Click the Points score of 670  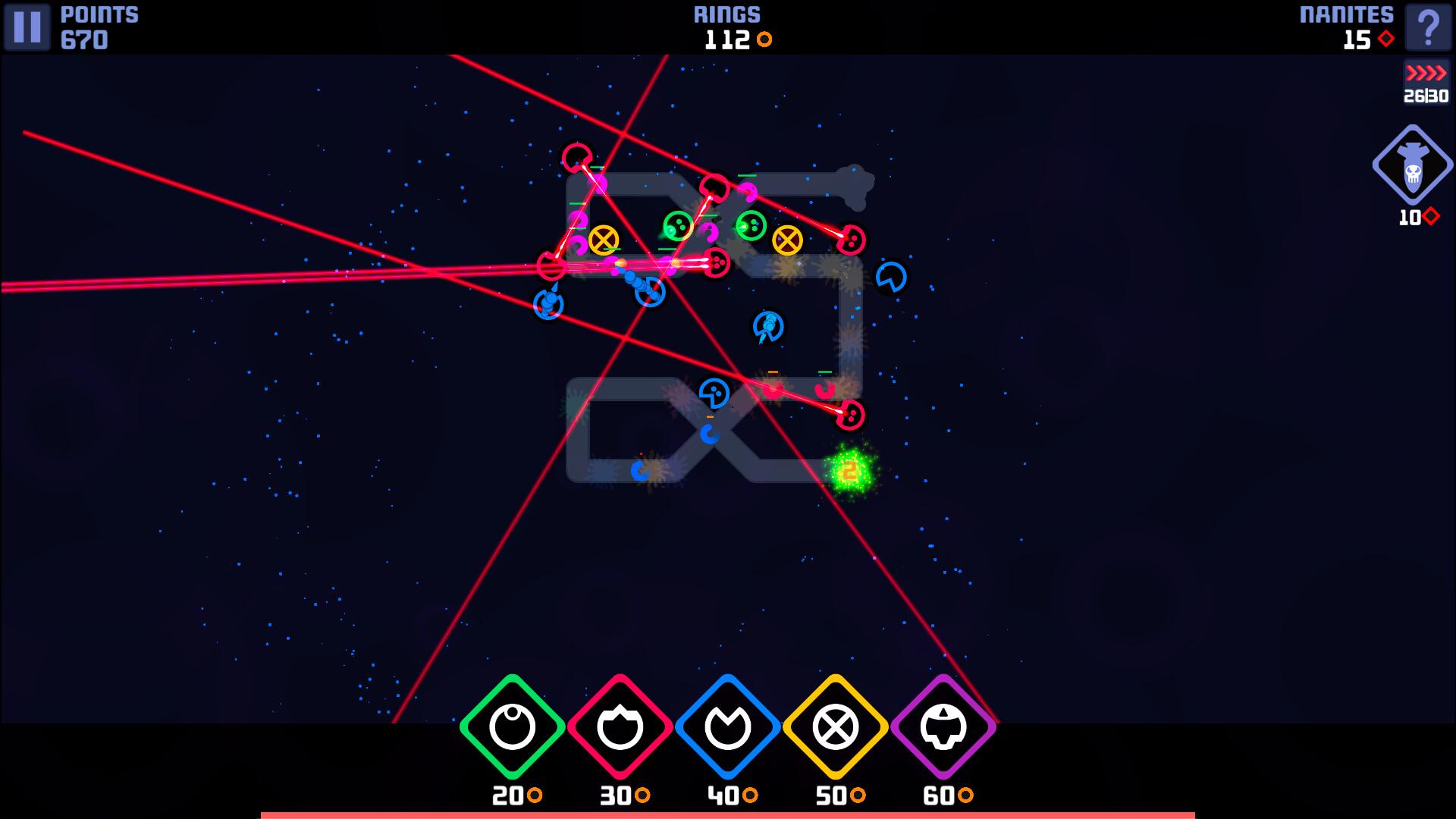point(83,41)
